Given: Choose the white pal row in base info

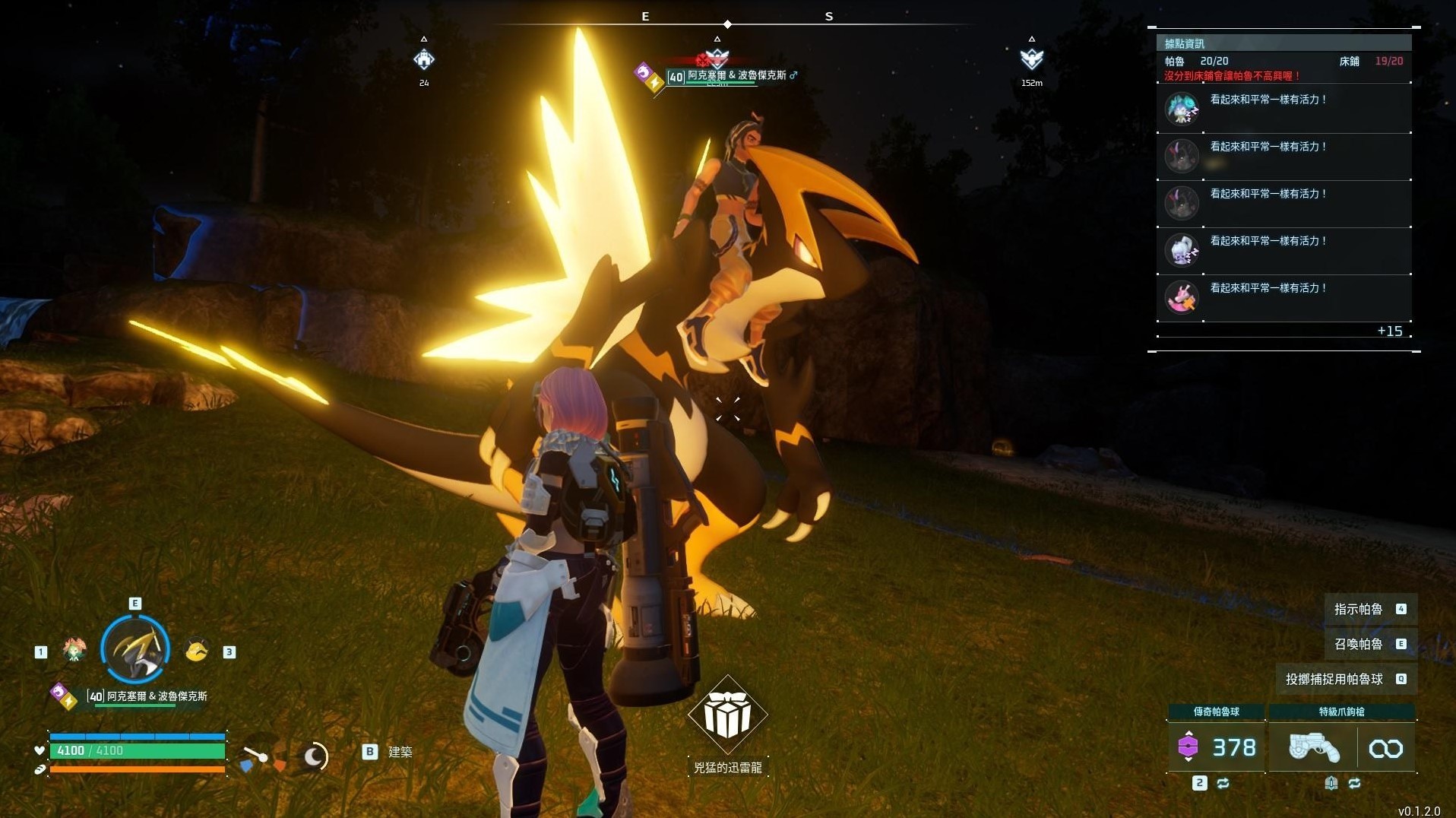Looking at the screenshot, I should pyautogui.click(x=1283, y=250).
